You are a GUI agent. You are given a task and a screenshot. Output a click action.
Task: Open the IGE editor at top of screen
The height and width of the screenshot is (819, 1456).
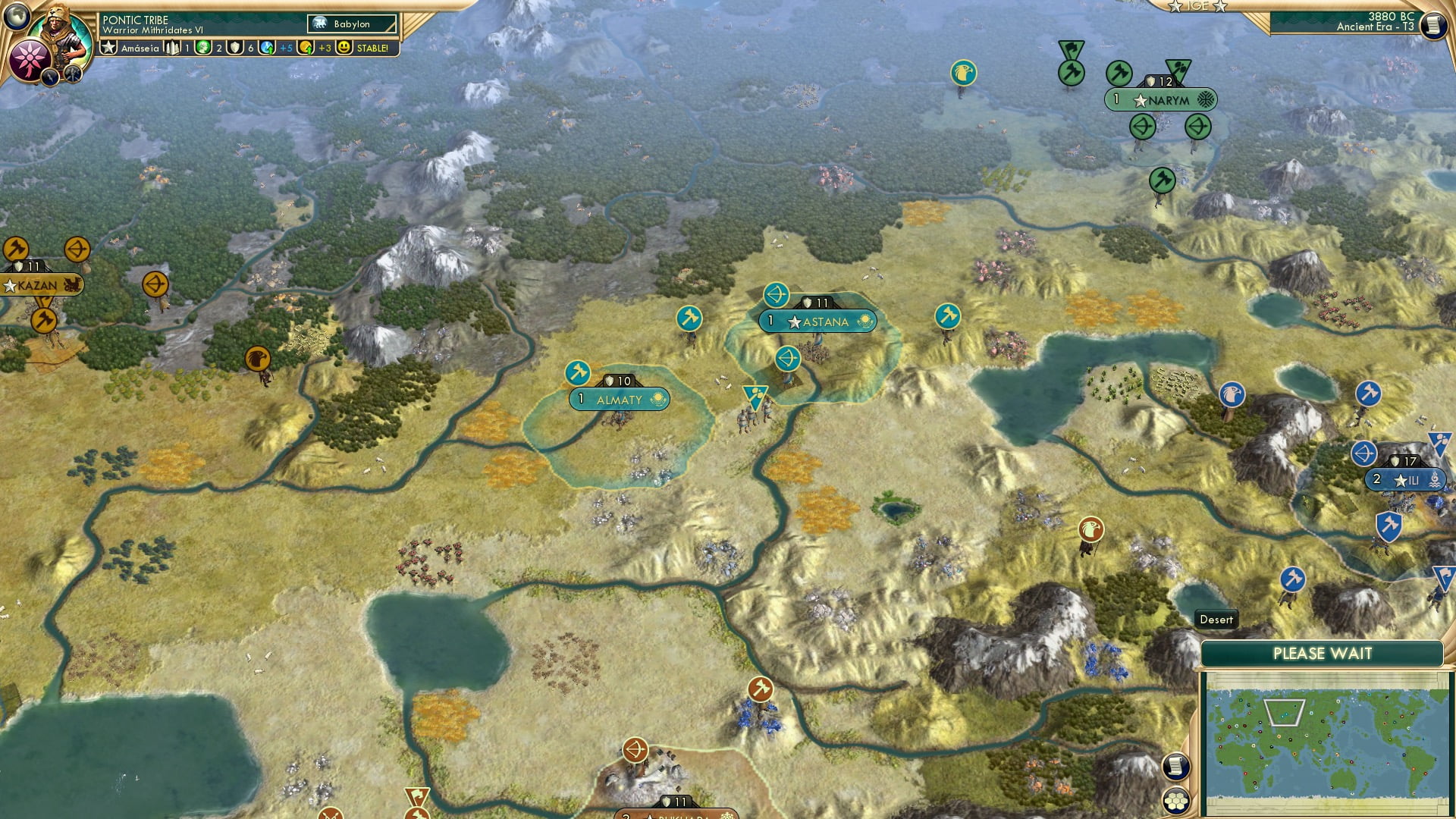tap(1196, 6)
